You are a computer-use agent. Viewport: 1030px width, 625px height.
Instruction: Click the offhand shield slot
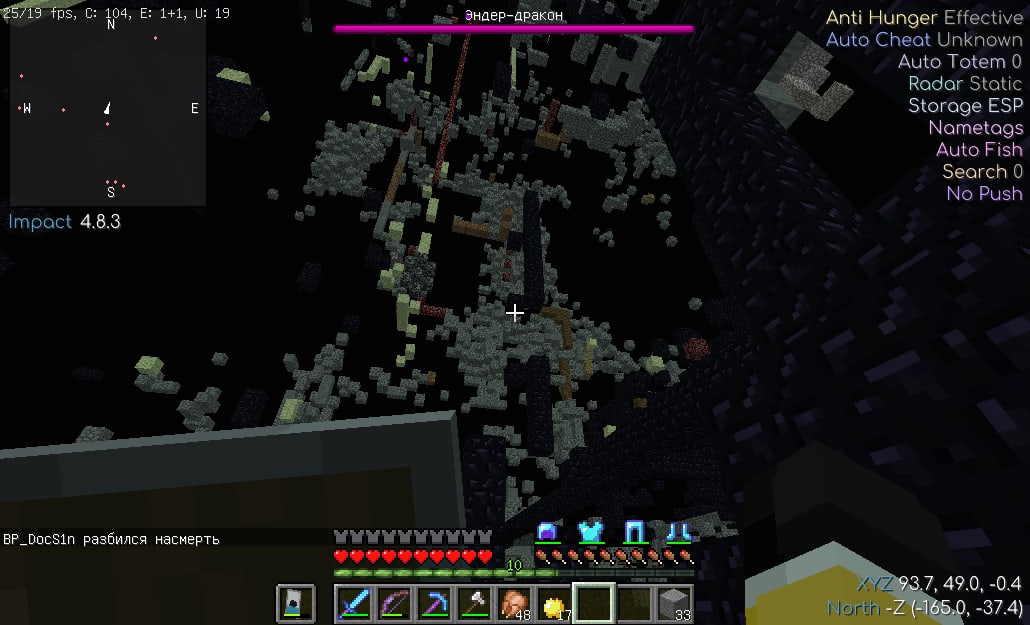pyautogui.click(x=295, y=604)
